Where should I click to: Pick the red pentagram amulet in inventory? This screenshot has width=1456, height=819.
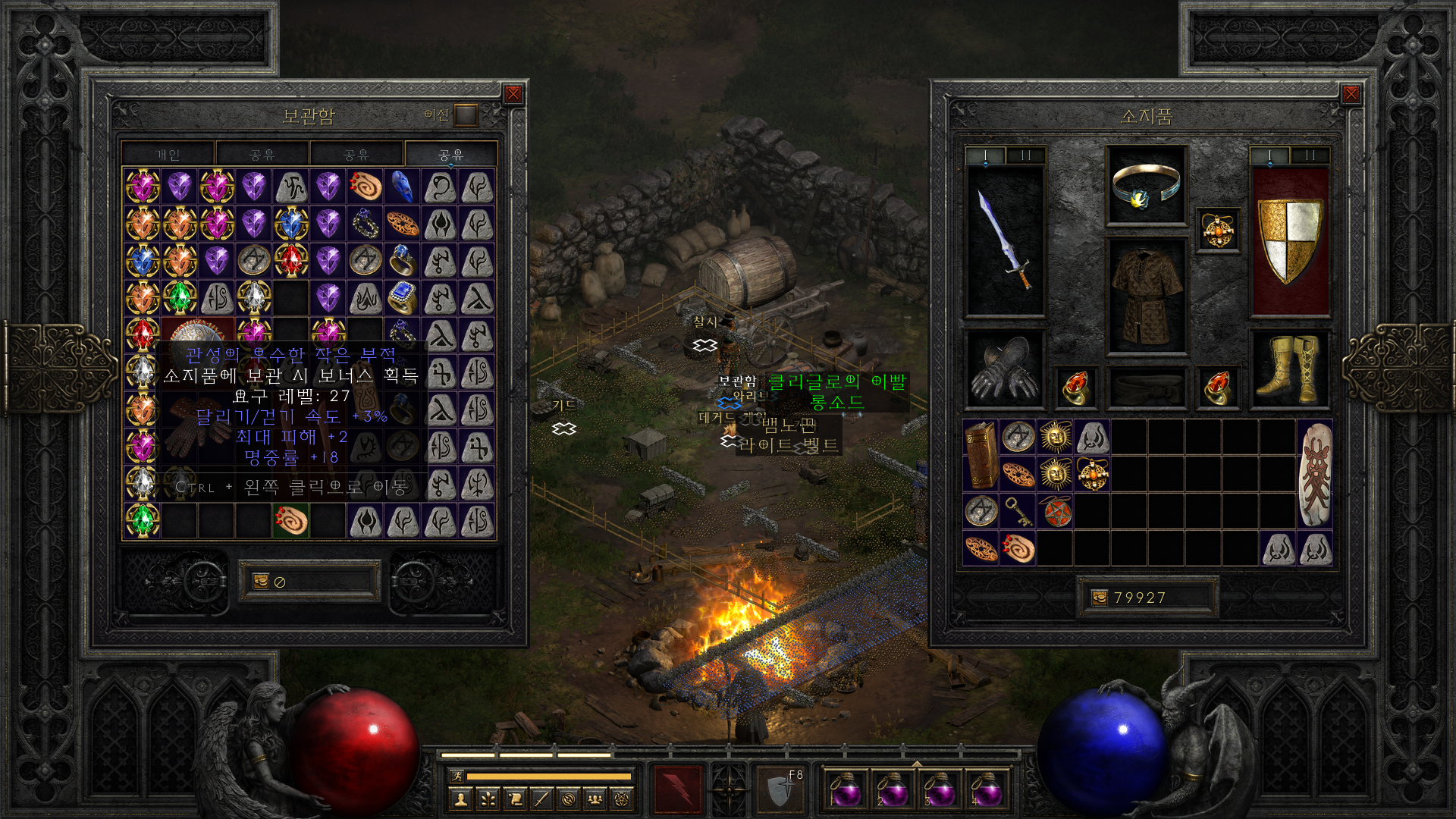click(1055, 511)
